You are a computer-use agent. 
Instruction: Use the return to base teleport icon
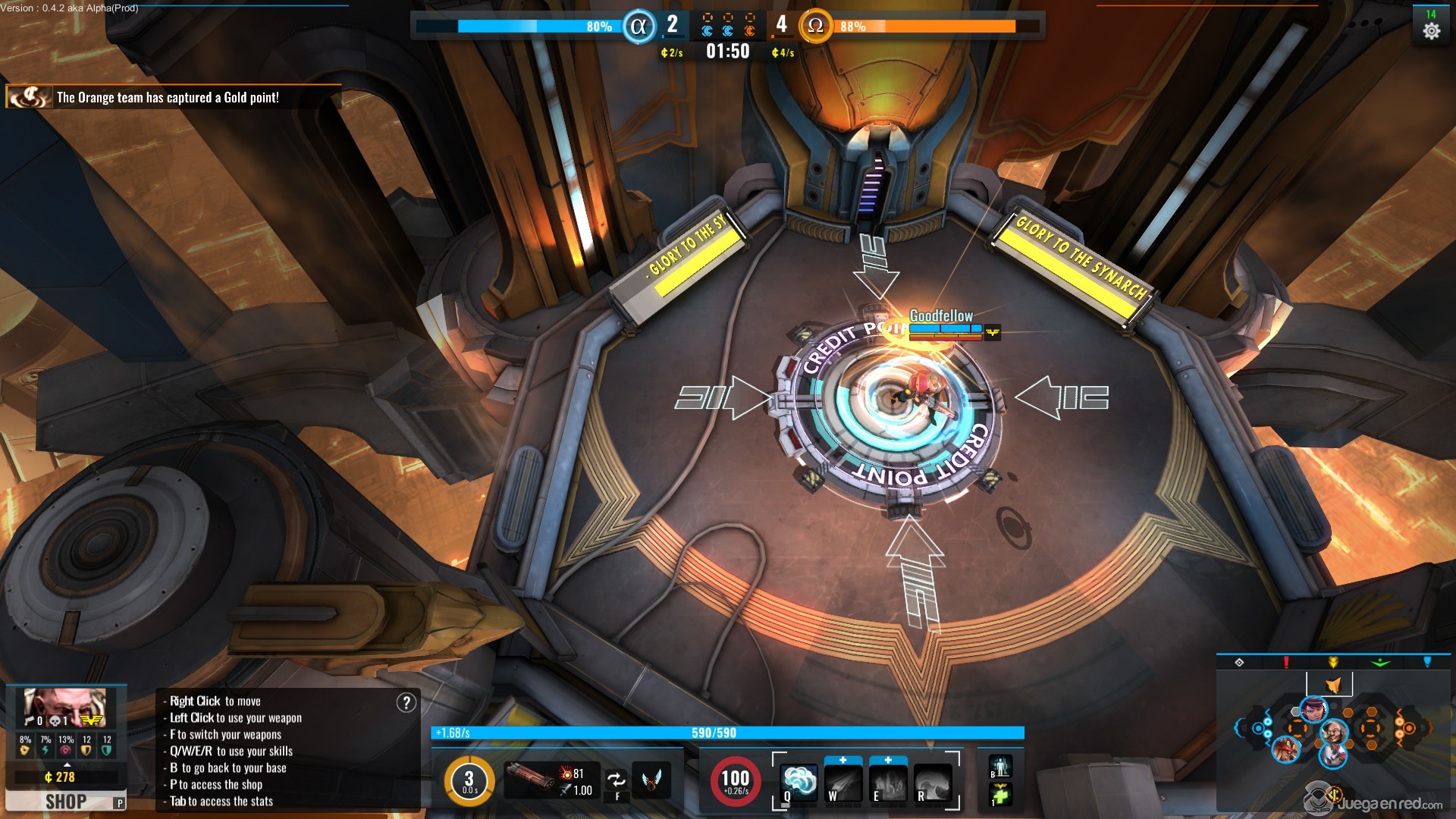click(999, 766)
